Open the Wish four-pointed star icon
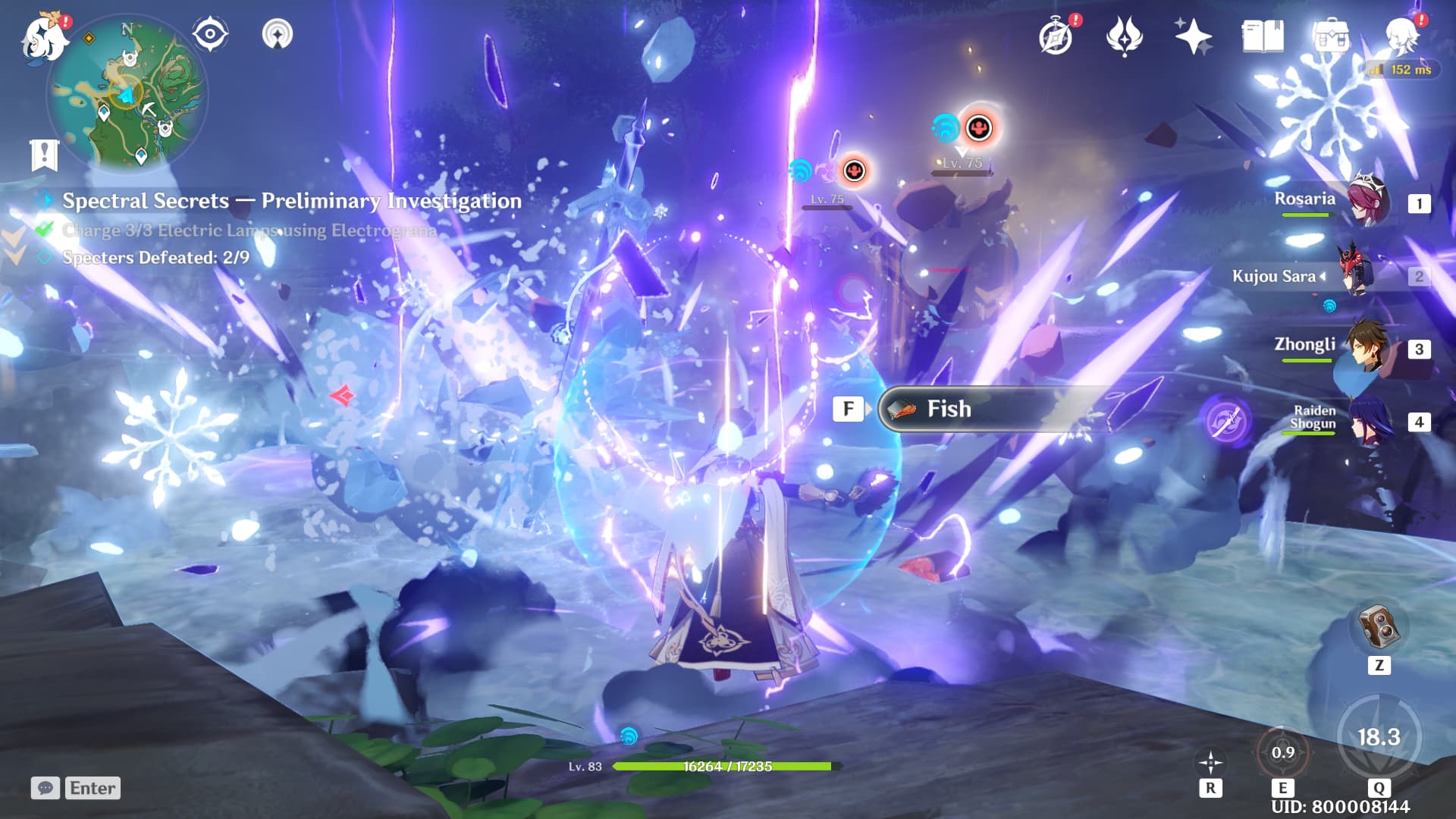Screen dimensions: 1456x819 (x=1192, y=36)
